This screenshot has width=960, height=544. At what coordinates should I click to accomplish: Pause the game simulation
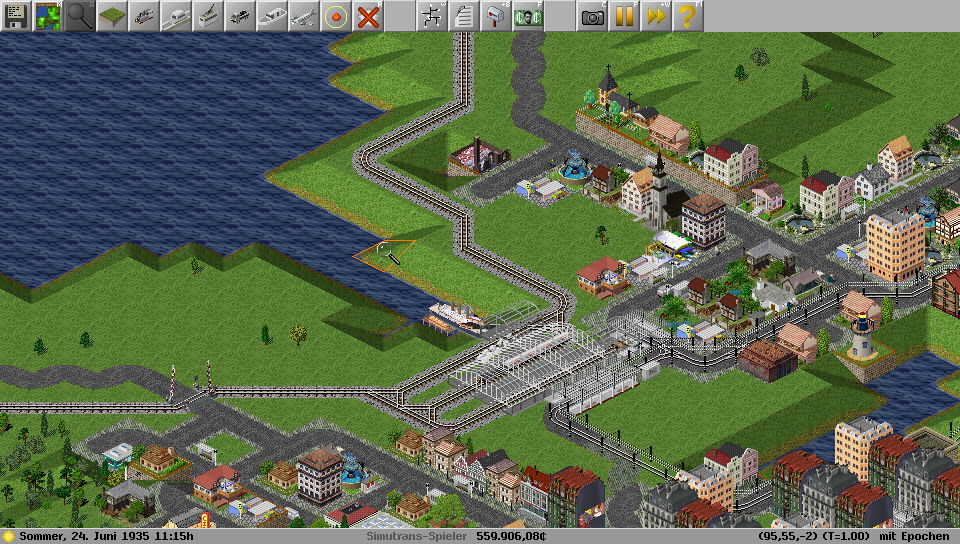point(624,16)
